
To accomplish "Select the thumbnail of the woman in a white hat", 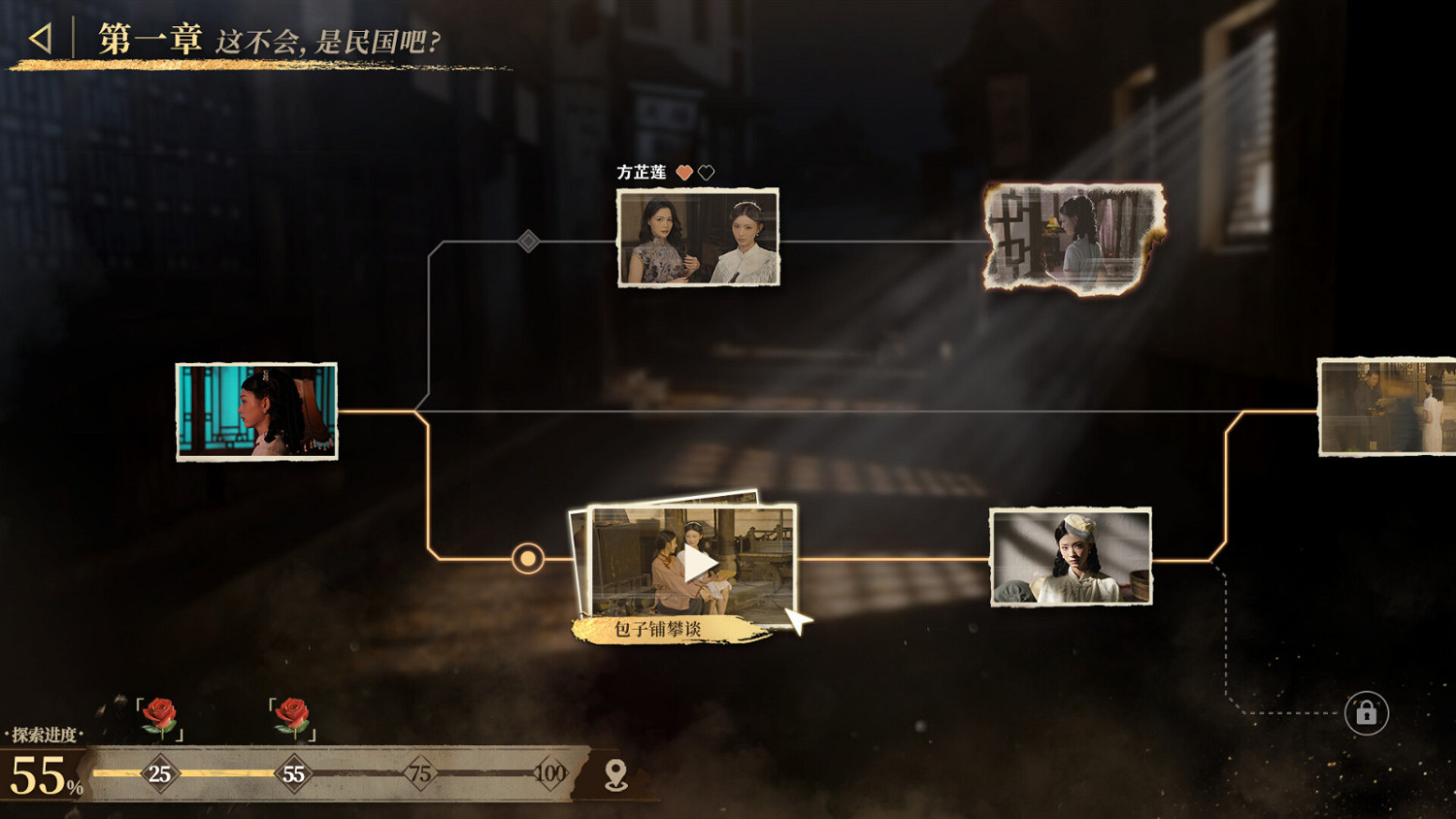I will pos(1072,555).
